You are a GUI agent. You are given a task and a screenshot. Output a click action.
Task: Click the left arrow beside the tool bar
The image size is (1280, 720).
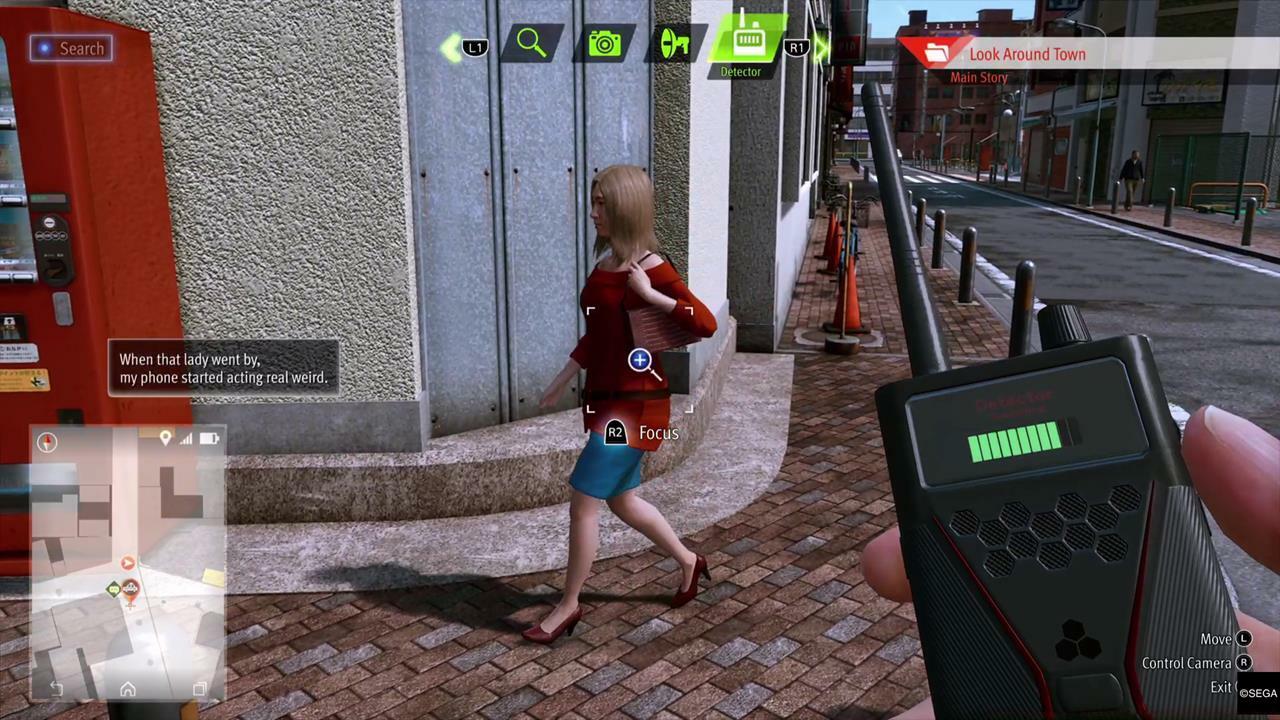[x=451, y=46]
